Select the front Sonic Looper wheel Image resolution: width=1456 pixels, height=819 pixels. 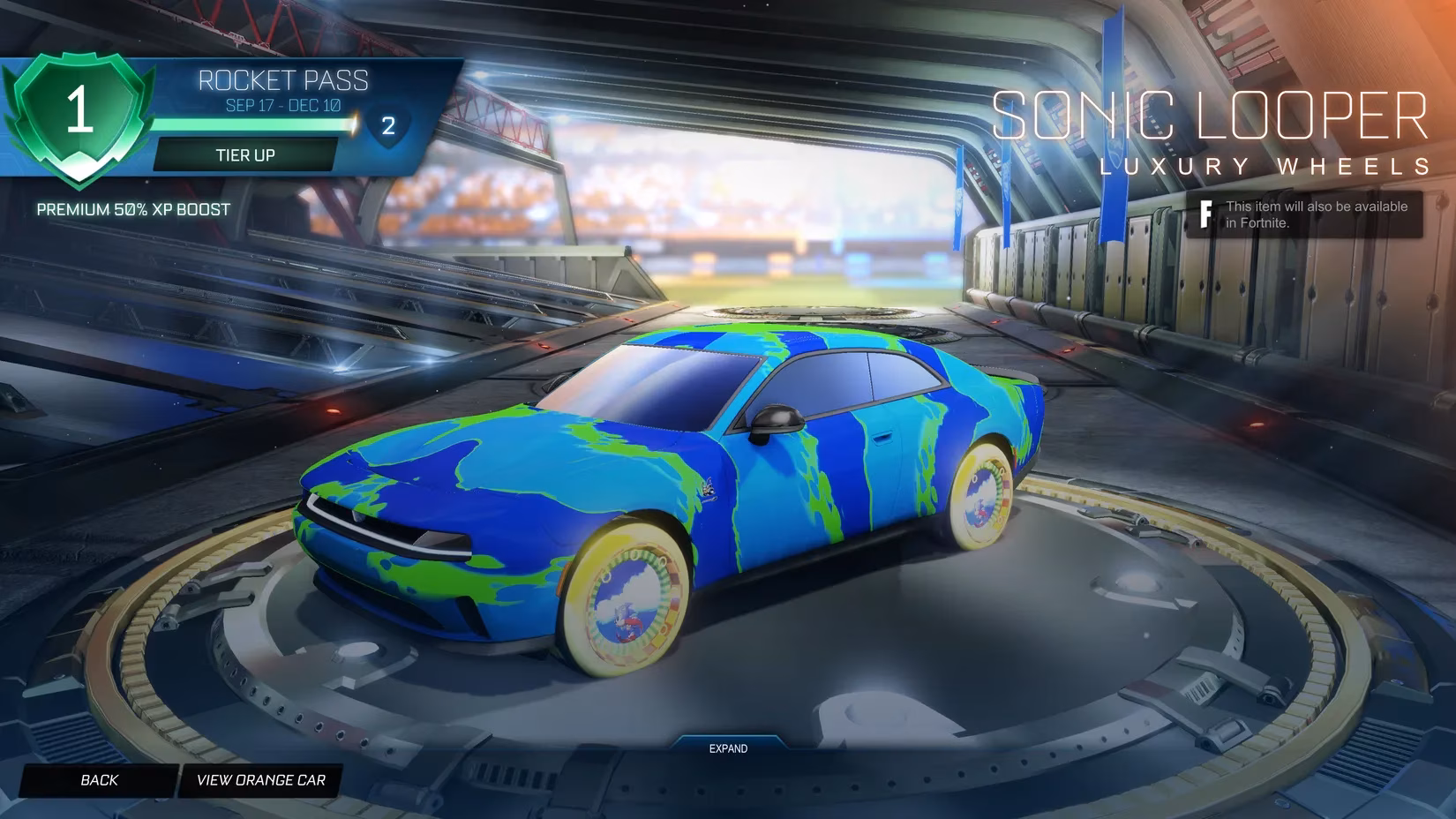pos(628,597)
